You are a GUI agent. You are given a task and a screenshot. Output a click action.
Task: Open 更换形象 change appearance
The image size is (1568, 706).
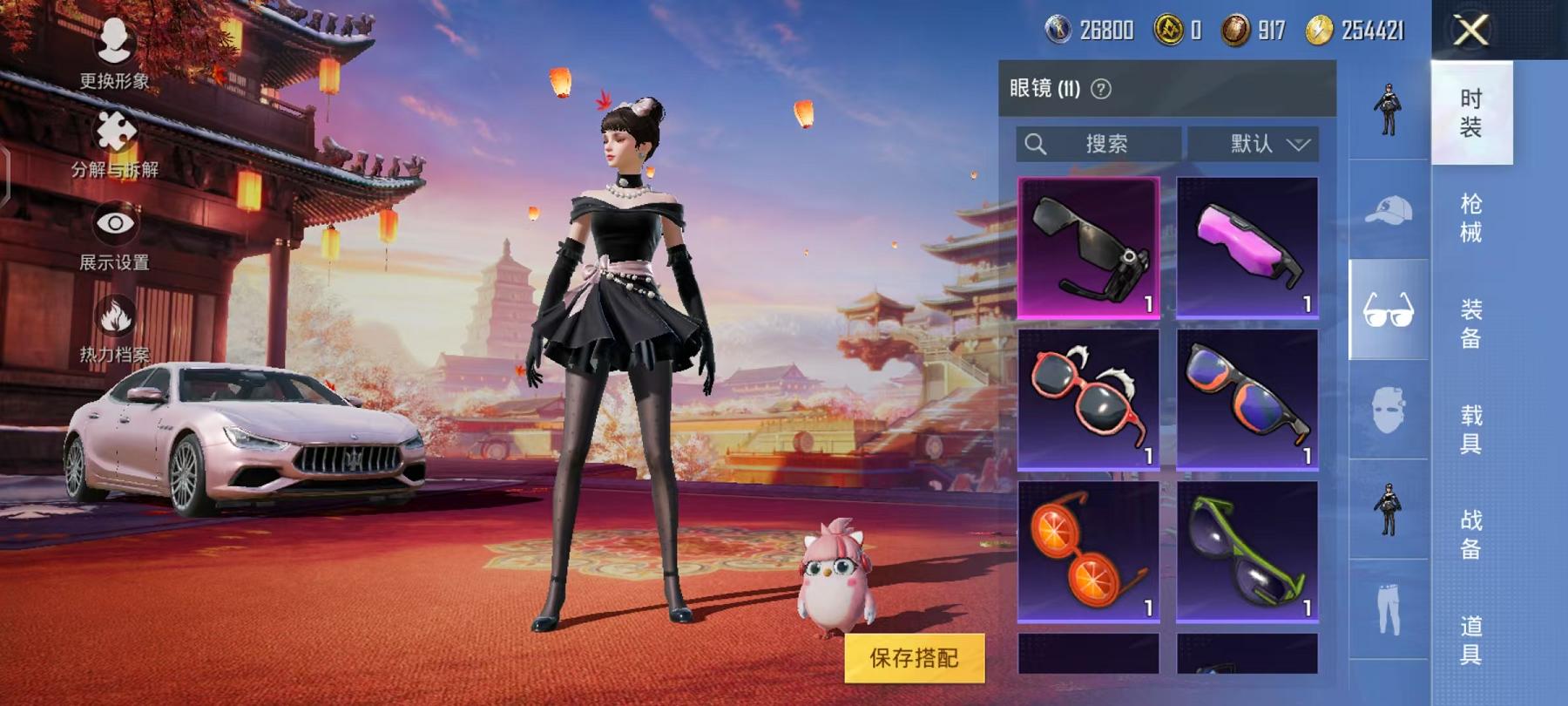click(114, 54)
